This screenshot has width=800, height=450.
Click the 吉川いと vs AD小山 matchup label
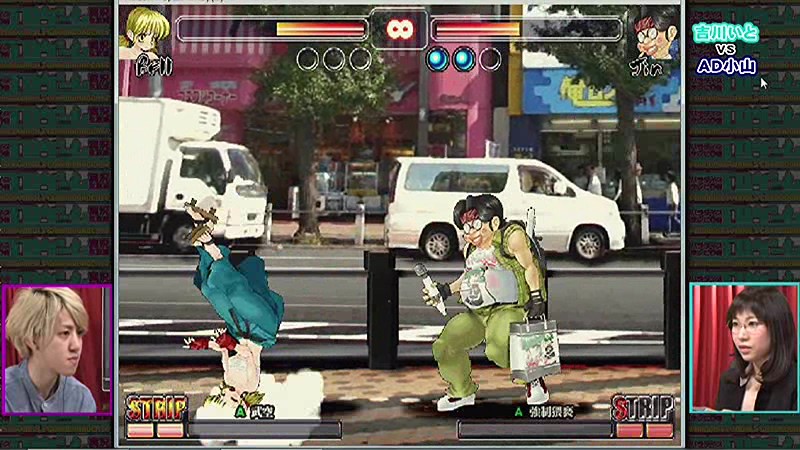[726, 49]
